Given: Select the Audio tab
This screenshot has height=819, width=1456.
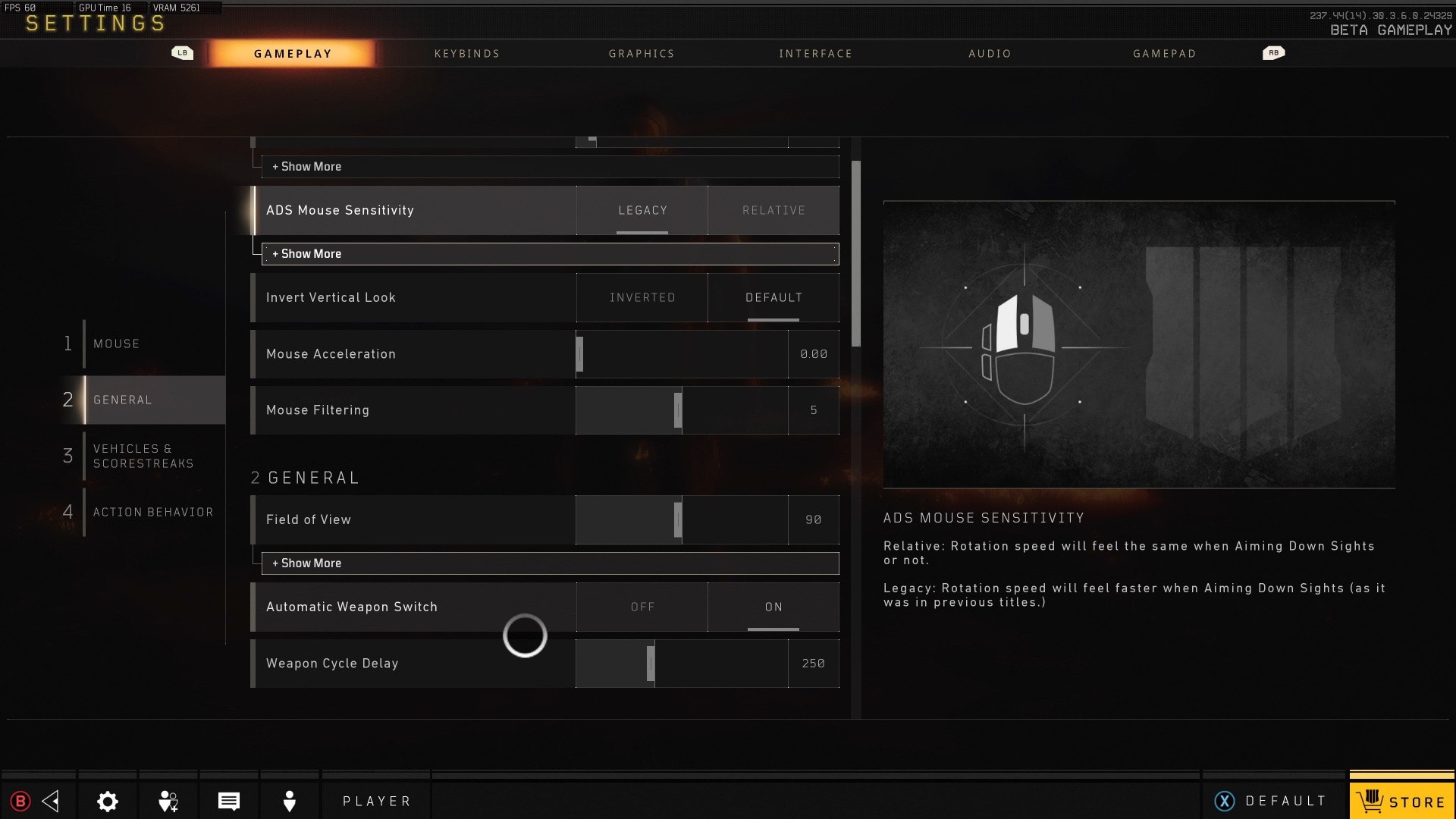Looking at the screenshot, I should click(990, 54).
